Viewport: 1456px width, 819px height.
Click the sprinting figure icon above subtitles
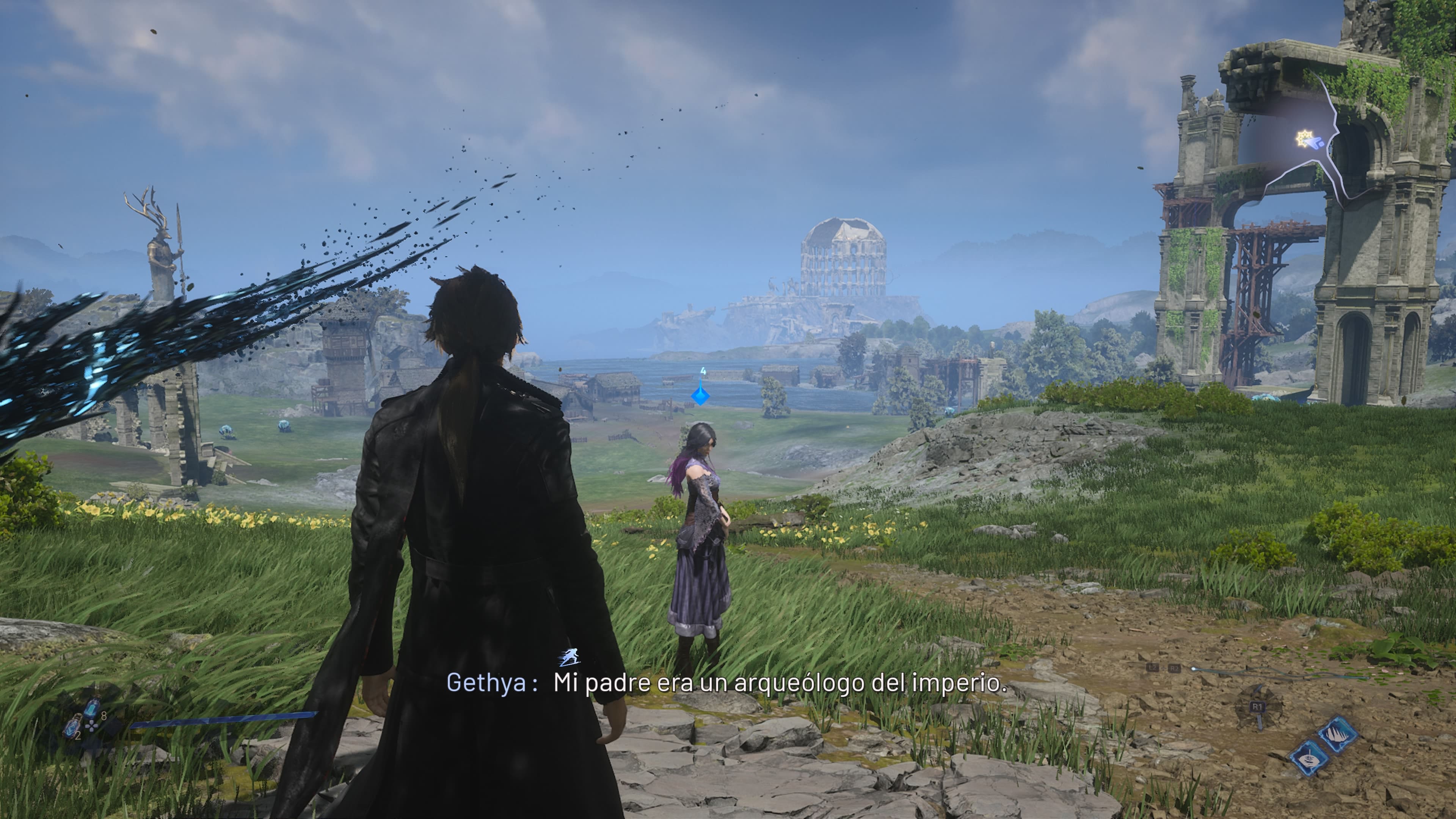pyautogui.click(x=570, y=657)
